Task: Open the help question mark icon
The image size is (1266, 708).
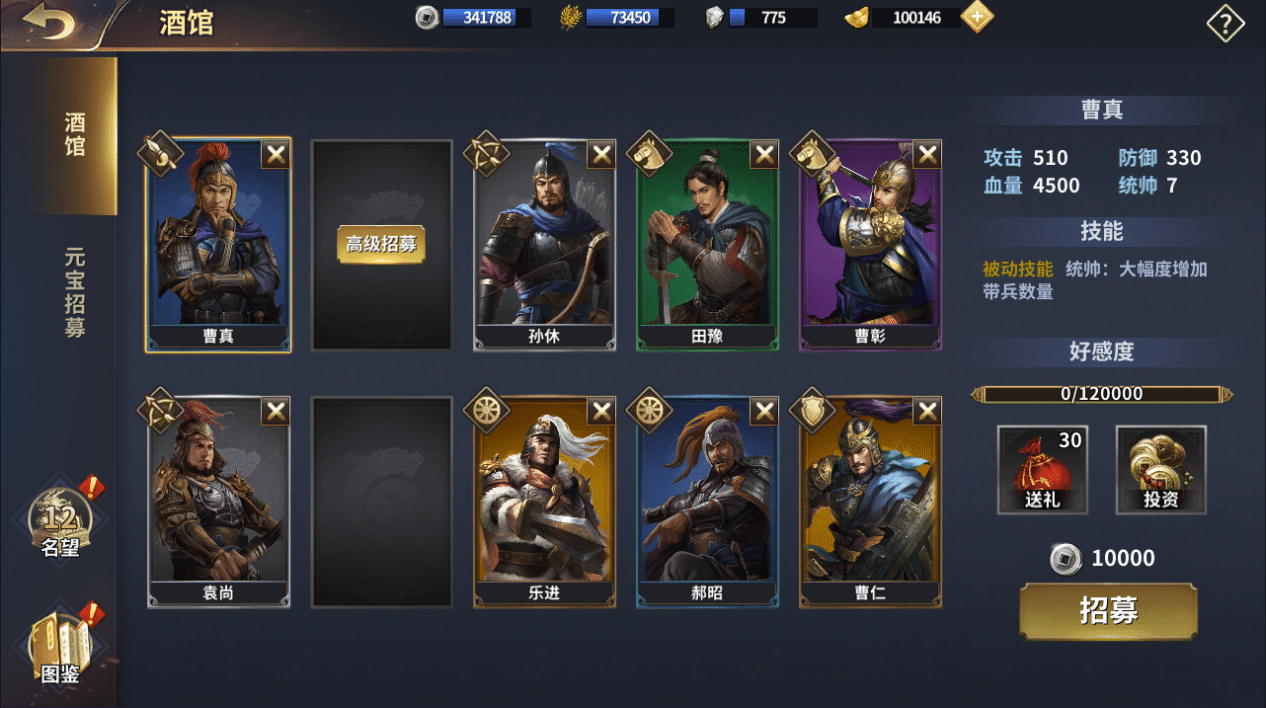Action: (1225, 23)
